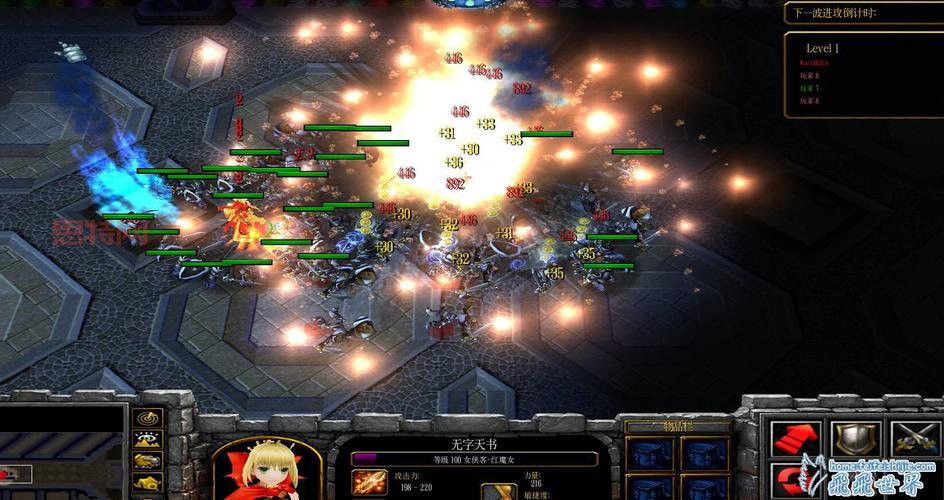Click the minimap signal ping button
The height and width of the screenshot is (500, 944).
click(149, 417)
